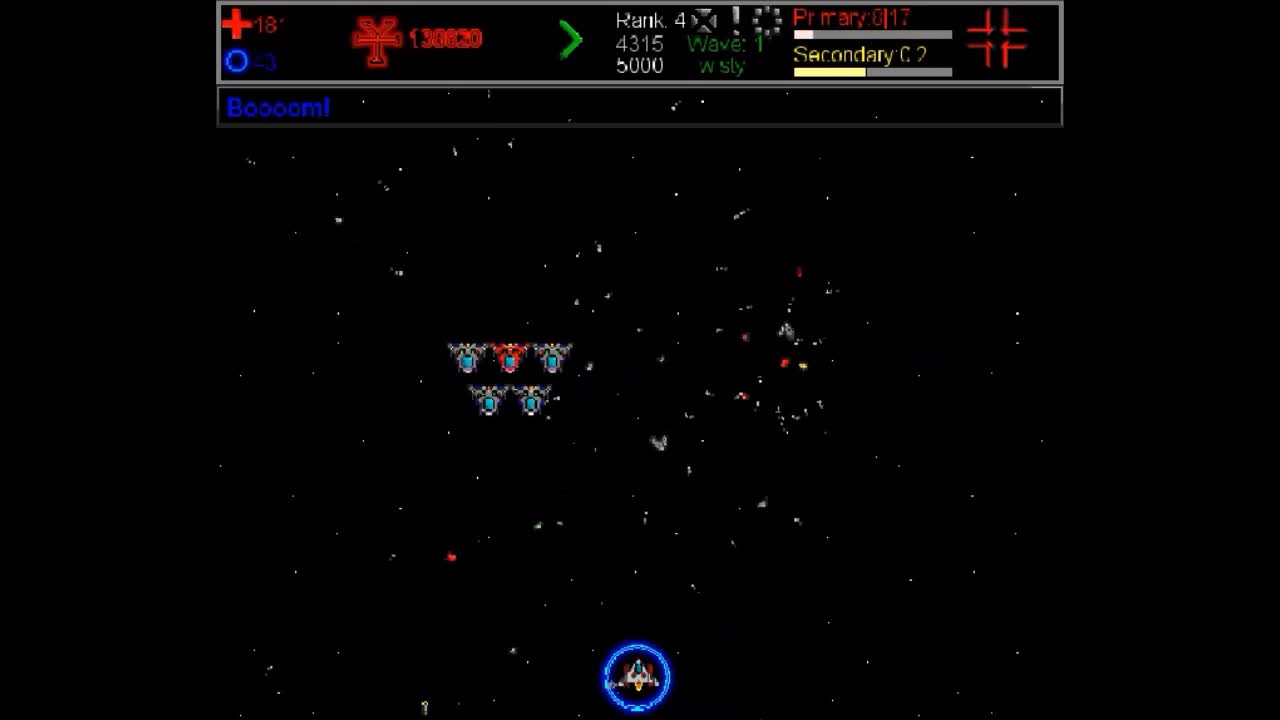This screenshot has width=1280, height=720.
Task: Click the red score emblem icon
Action: click(x=374, y=38)
